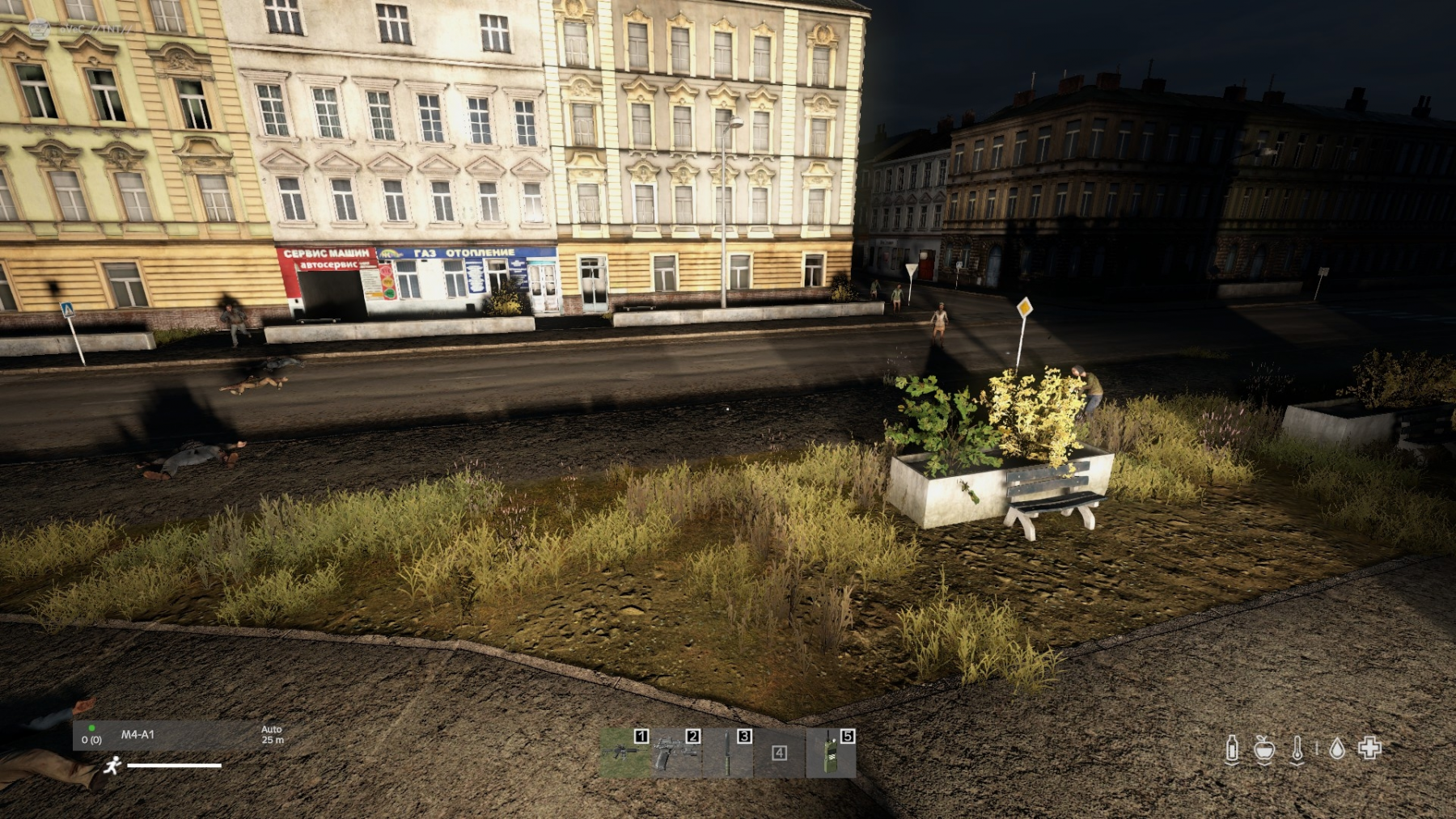Choose the combat knife in hotbar slot 3
Screen dimensions: 1456x819
point(728,753)
